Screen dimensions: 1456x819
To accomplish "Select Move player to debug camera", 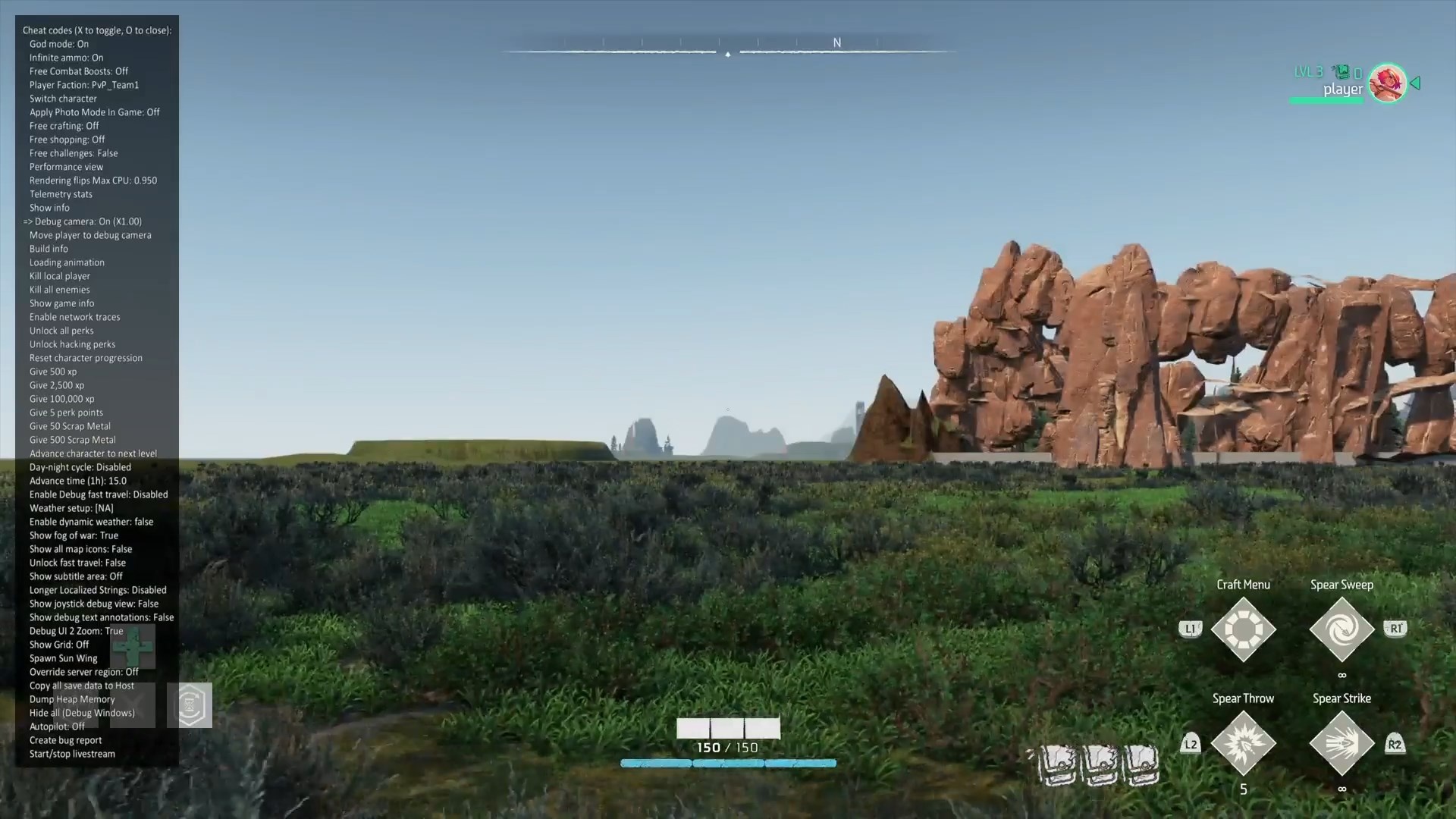I will 90,235.
